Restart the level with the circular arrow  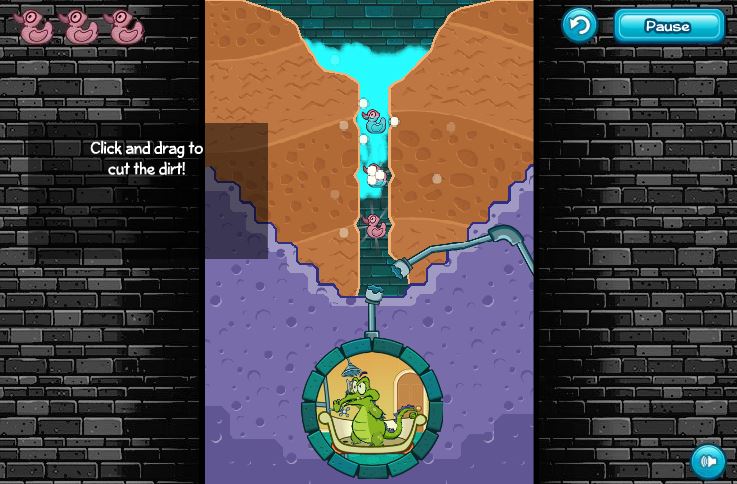(x=579, y=25)
